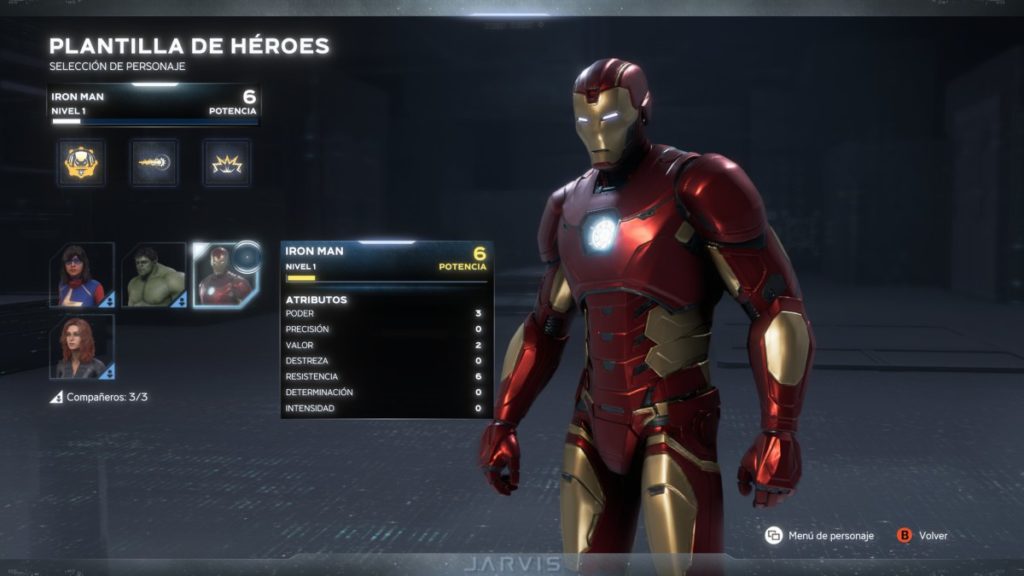Activate the energy beam ability icon
The height and width of the screenshot is (576, 1024).
(154, 162)
